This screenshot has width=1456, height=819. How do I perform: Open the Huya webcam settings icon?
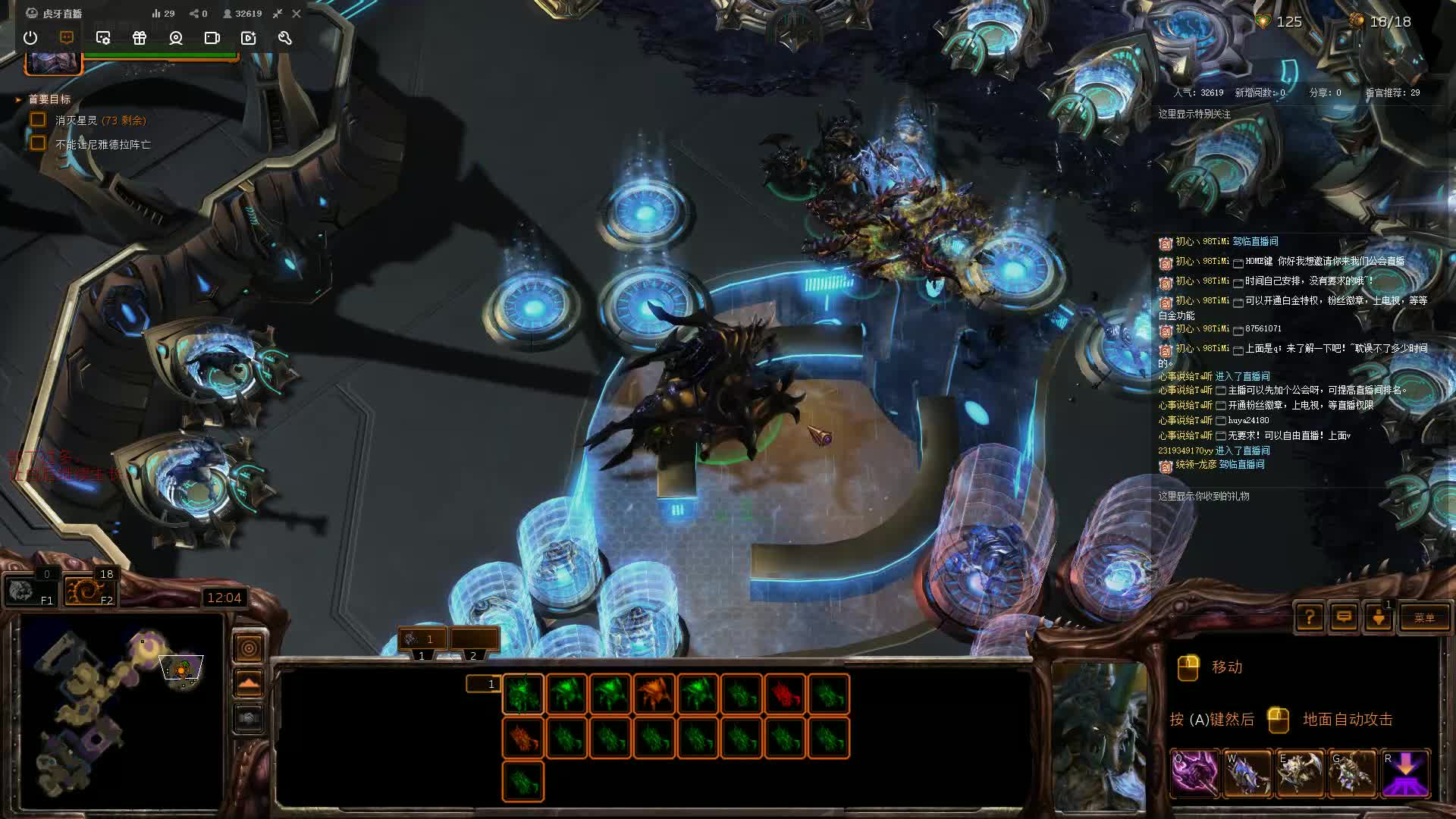click(176, 39)
